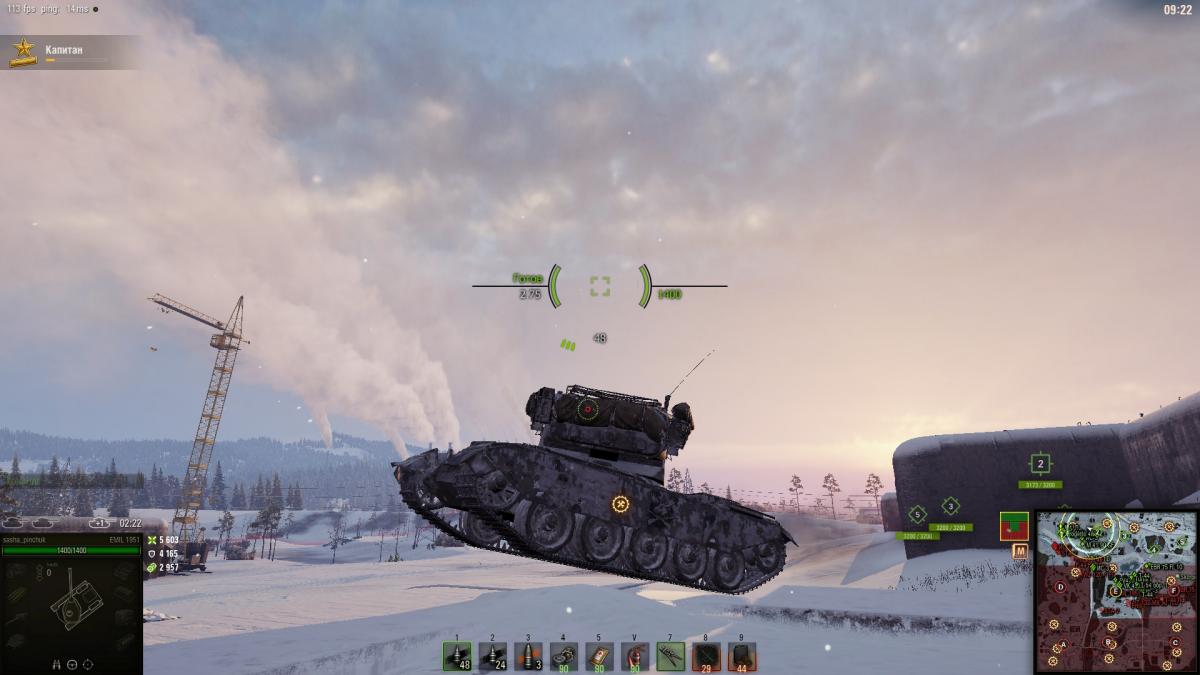Choose the shell with 3 rounds left
The height and width of the screenshot is (675, 1200).
528,656
